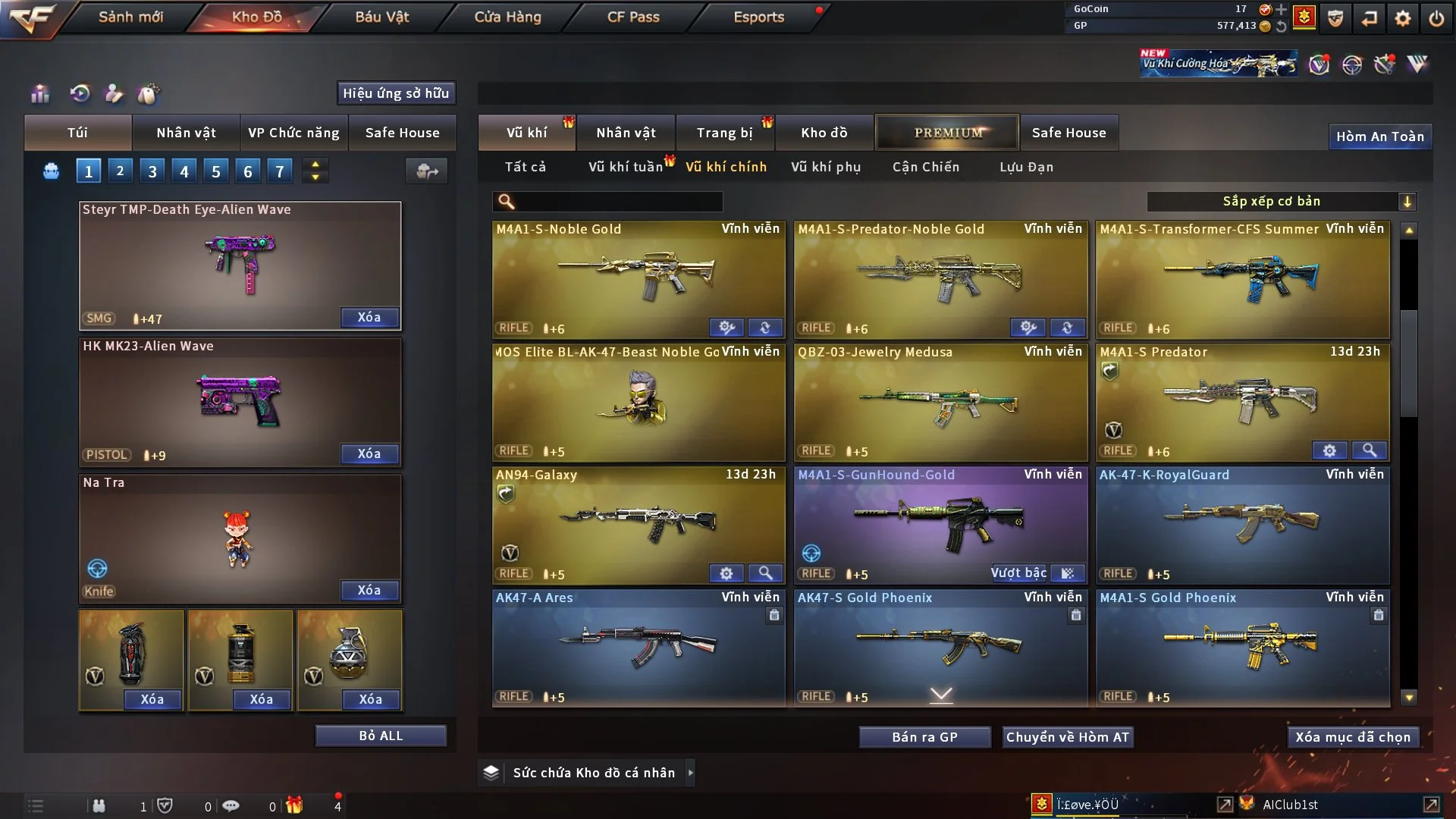Viewport: 1456px width, 819px height.
Task: Choose bag slot number 3
Action: coord(152,171)
